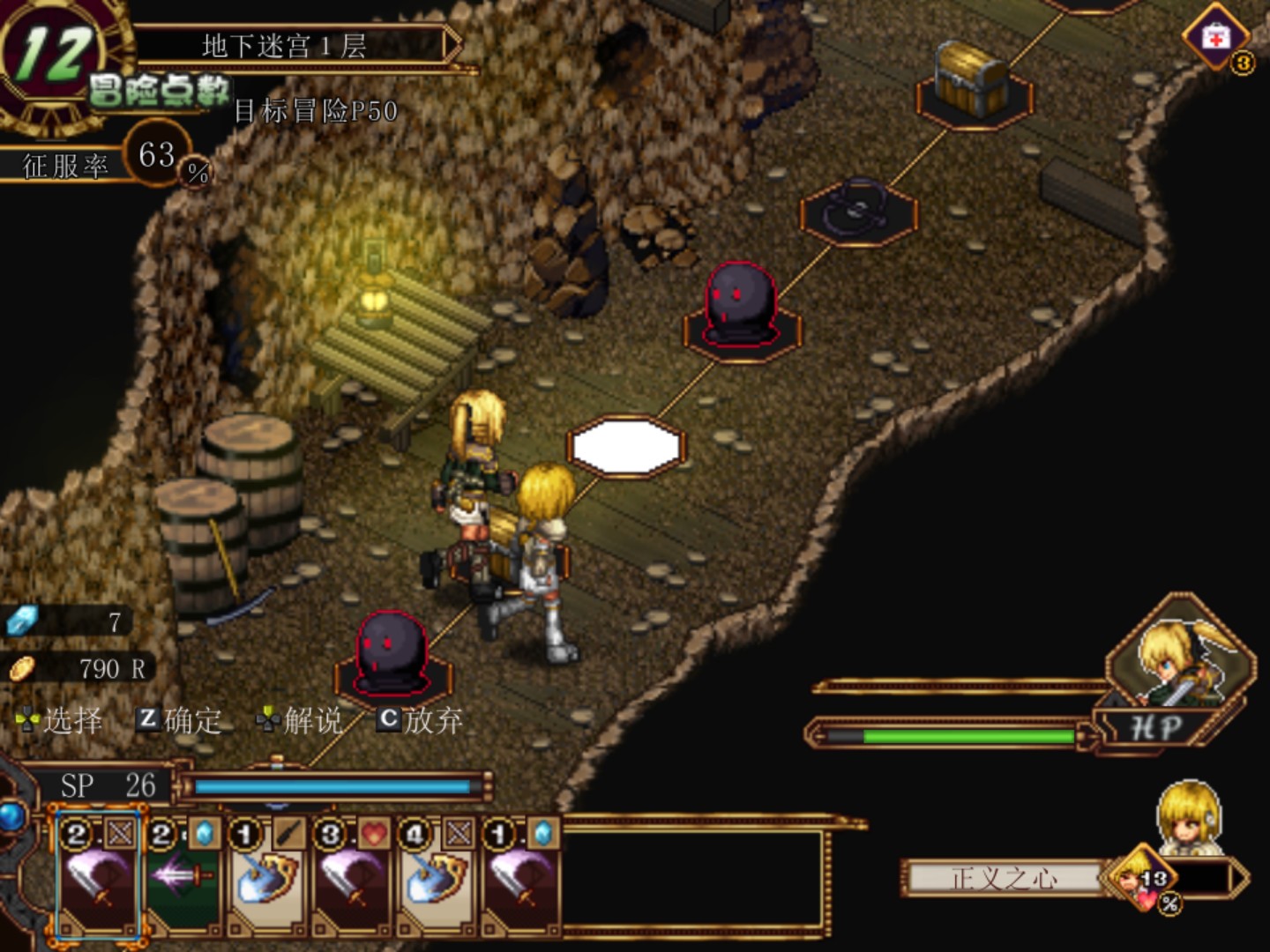Activate the 正义之心 skill label

click(x=1004, y=878)
